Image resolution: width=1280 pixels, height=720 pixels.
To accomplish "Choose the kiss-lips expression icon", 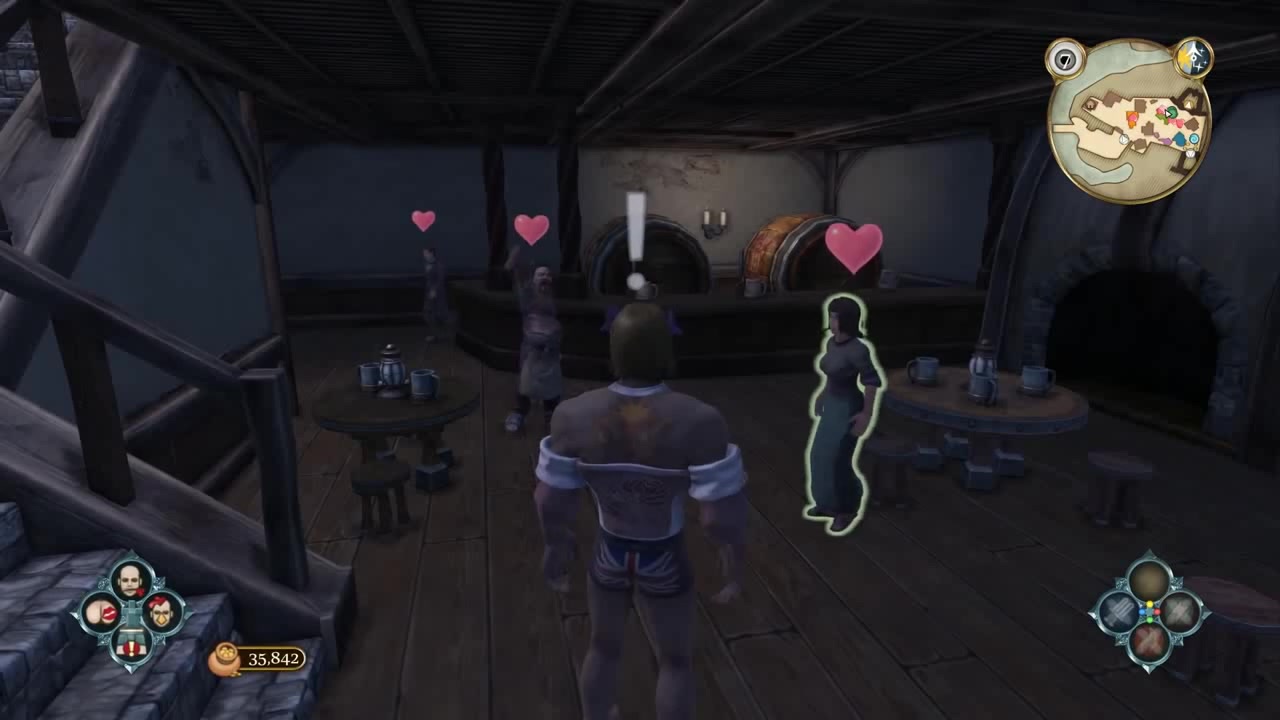I will coord(101,610).
